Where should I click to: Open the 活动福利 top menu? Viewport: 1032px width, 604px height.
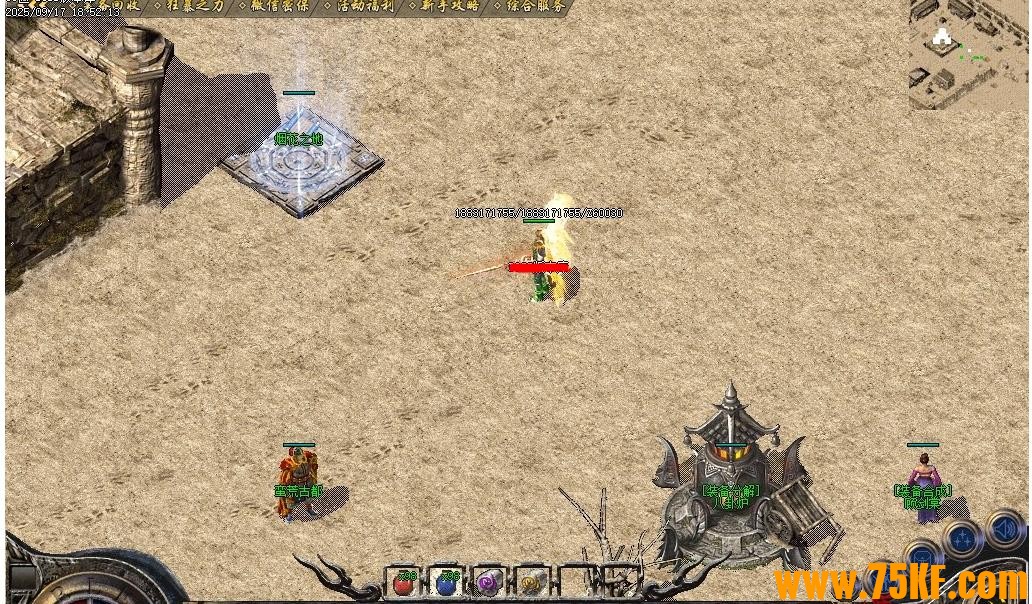pos(365,6)
